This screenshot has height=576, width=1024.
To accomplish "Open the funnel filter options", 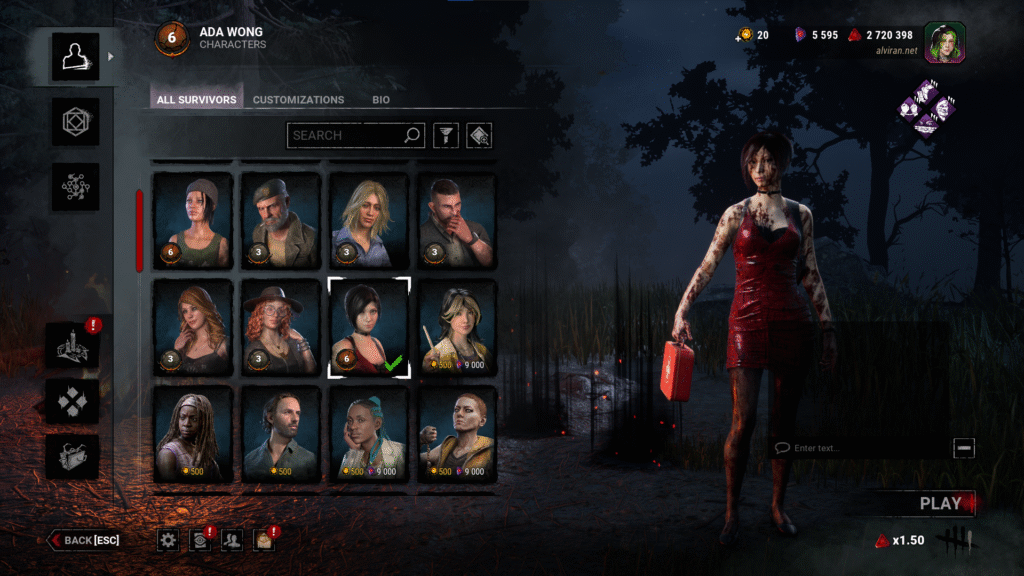I will pyautogui.click(x=443, y=135).
